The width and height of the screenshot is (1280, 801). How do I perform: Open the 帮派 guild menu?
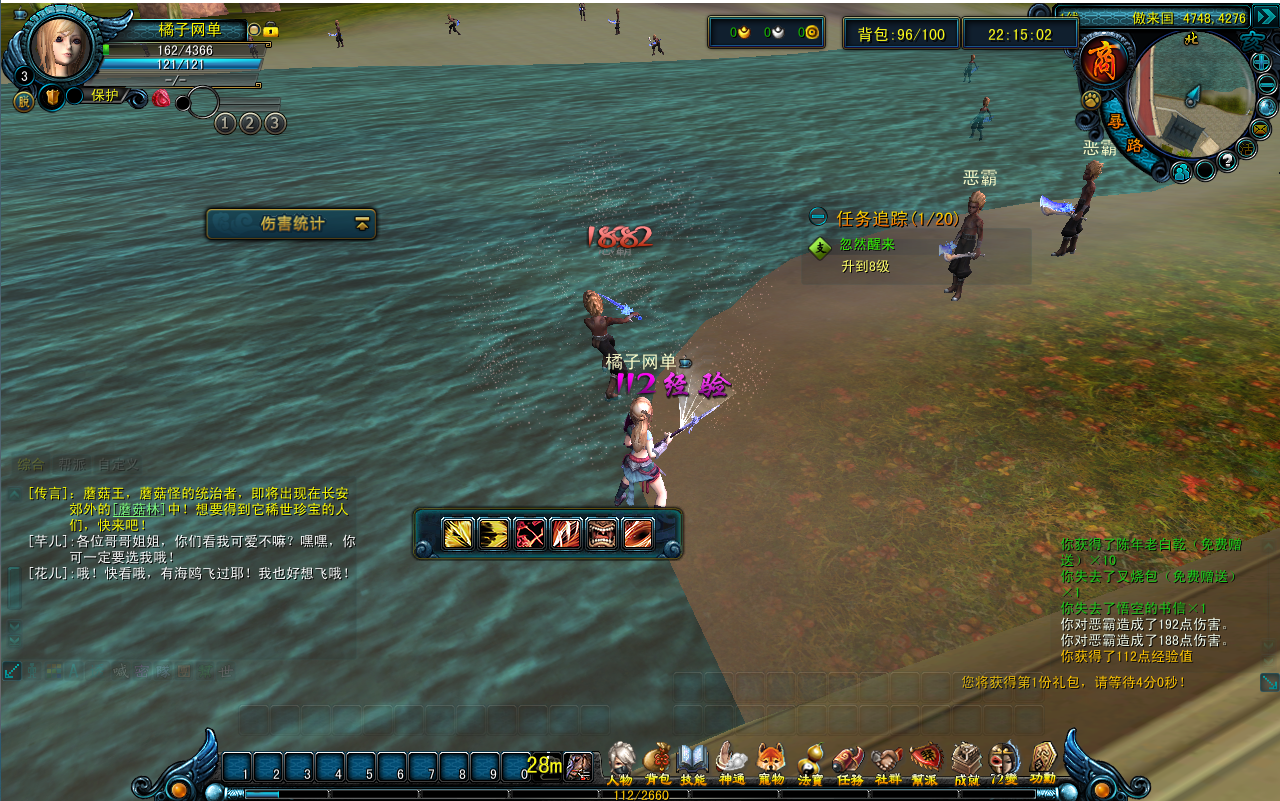coord(926,764)
